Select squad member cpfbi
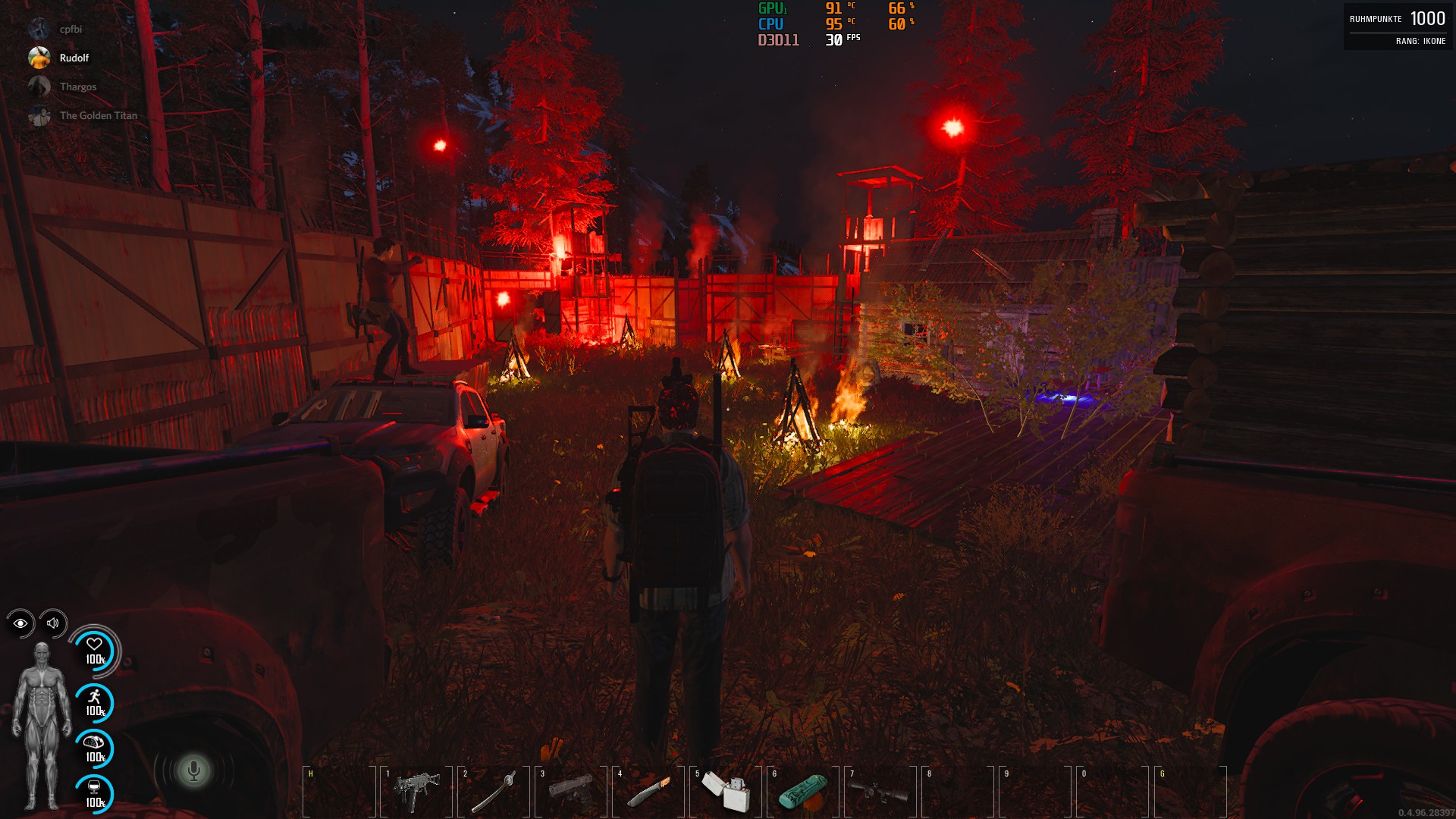The image size is (1456, 819). tap(71, 29)
